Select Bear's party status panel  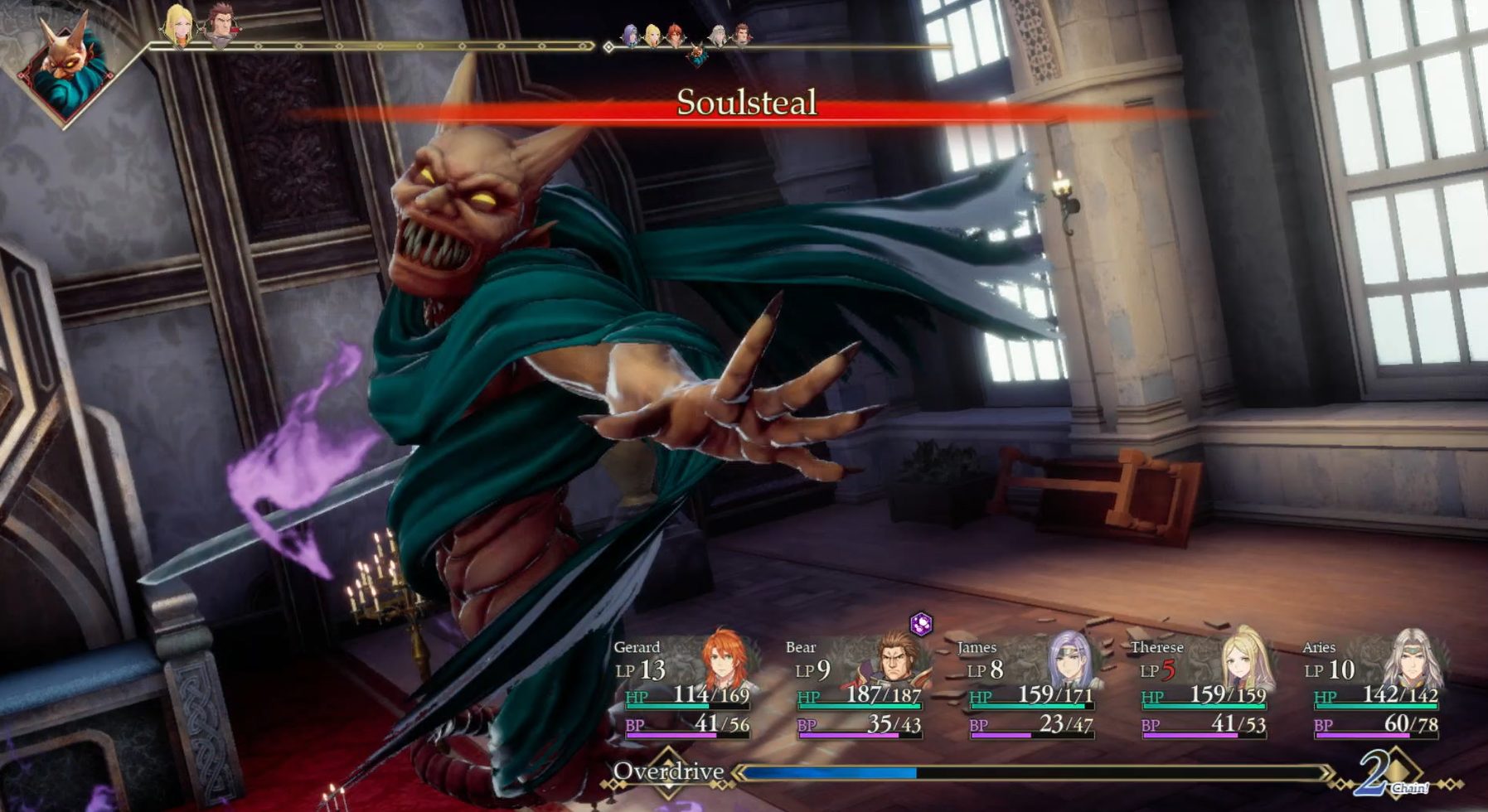point(859,688)
